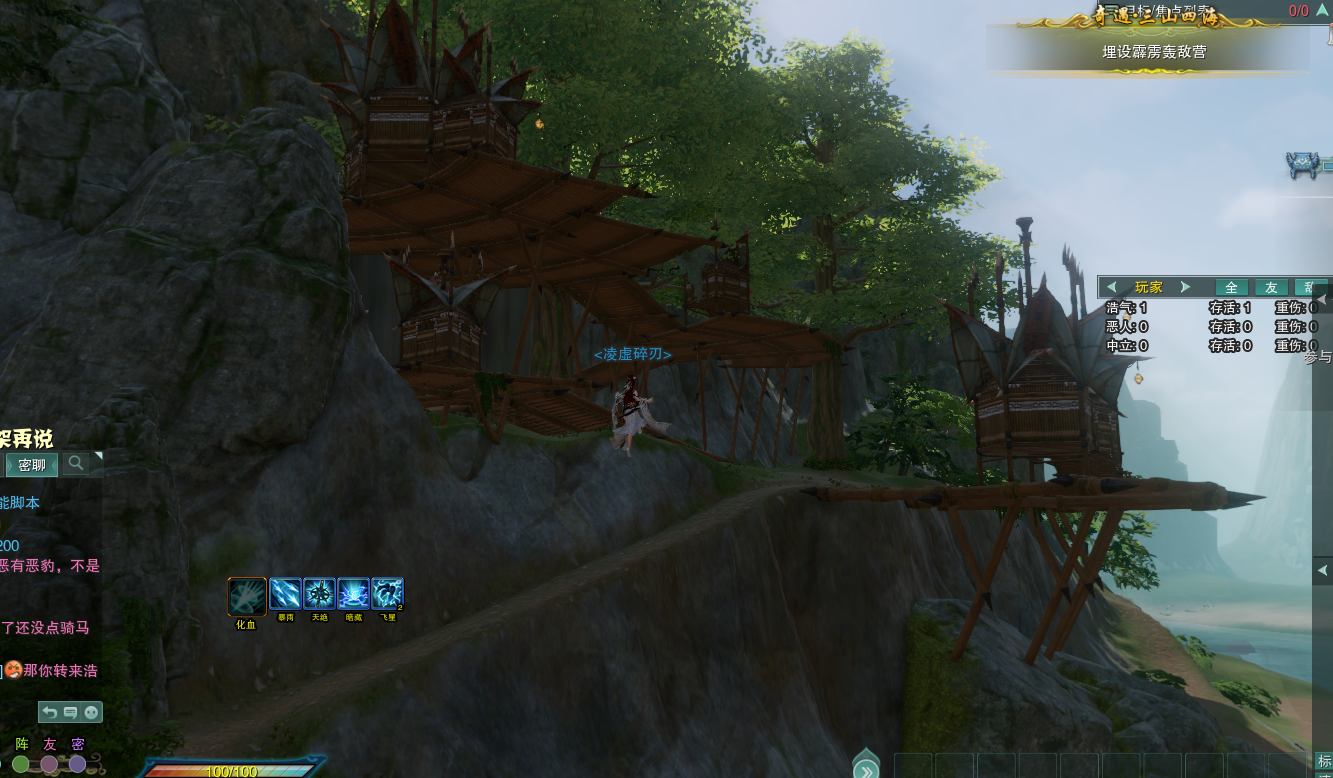Trigger the 暗藏 skill icon
The height and width of the screenshot is (778, 1333).
click(353, 594)
